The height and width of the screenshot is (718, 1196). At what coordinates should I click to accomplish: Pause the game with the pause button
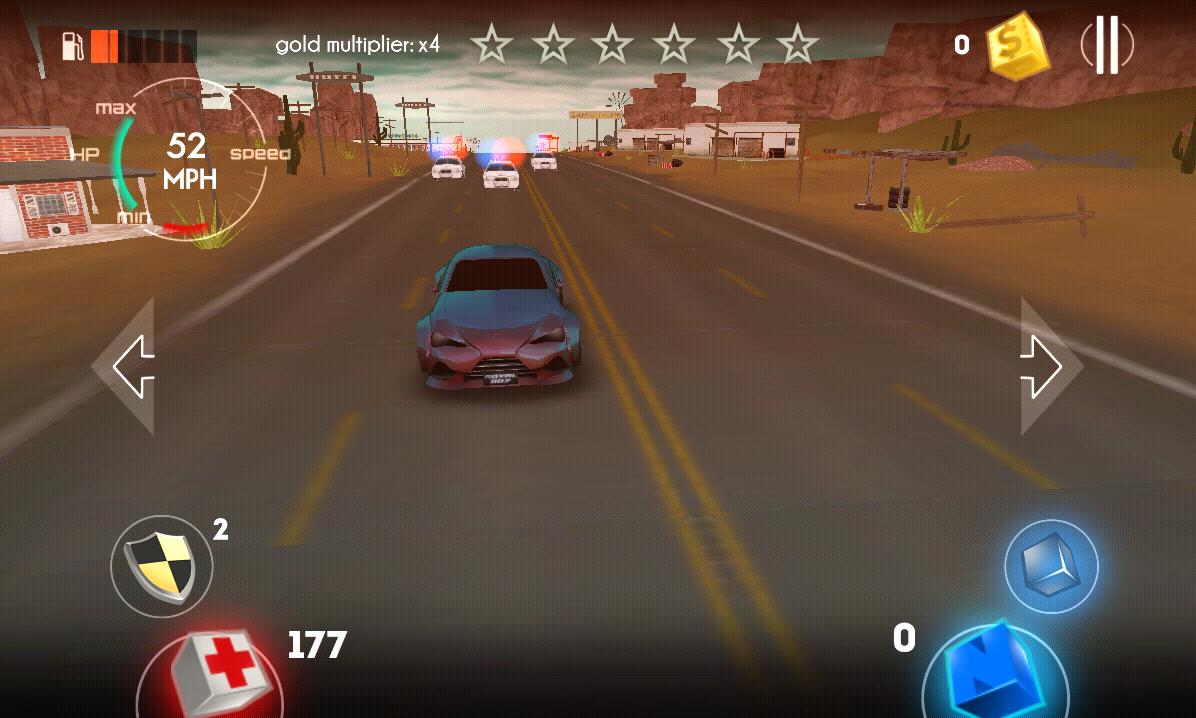pos(1106,45)
